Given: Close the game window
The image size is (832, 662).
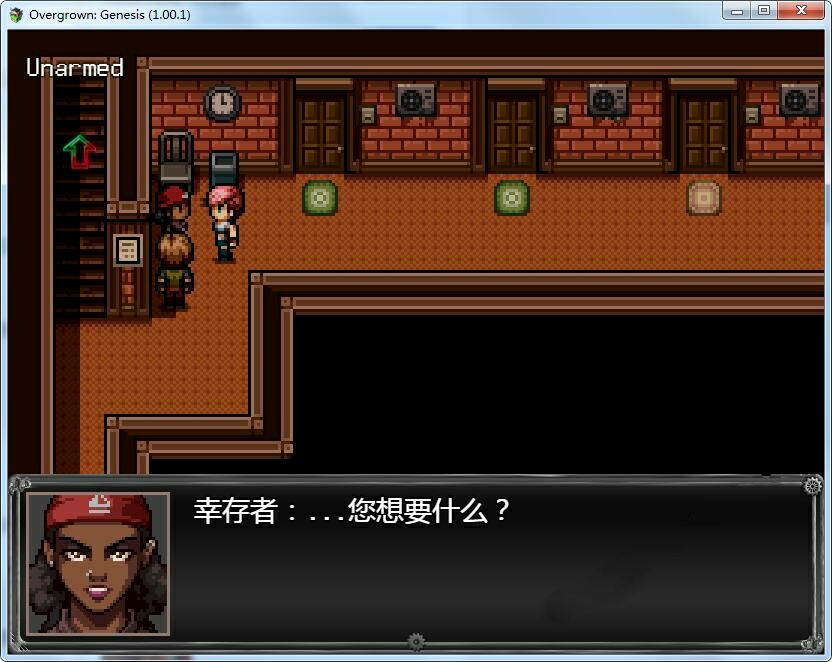Looking at the screenshot, I should [801, 11].
